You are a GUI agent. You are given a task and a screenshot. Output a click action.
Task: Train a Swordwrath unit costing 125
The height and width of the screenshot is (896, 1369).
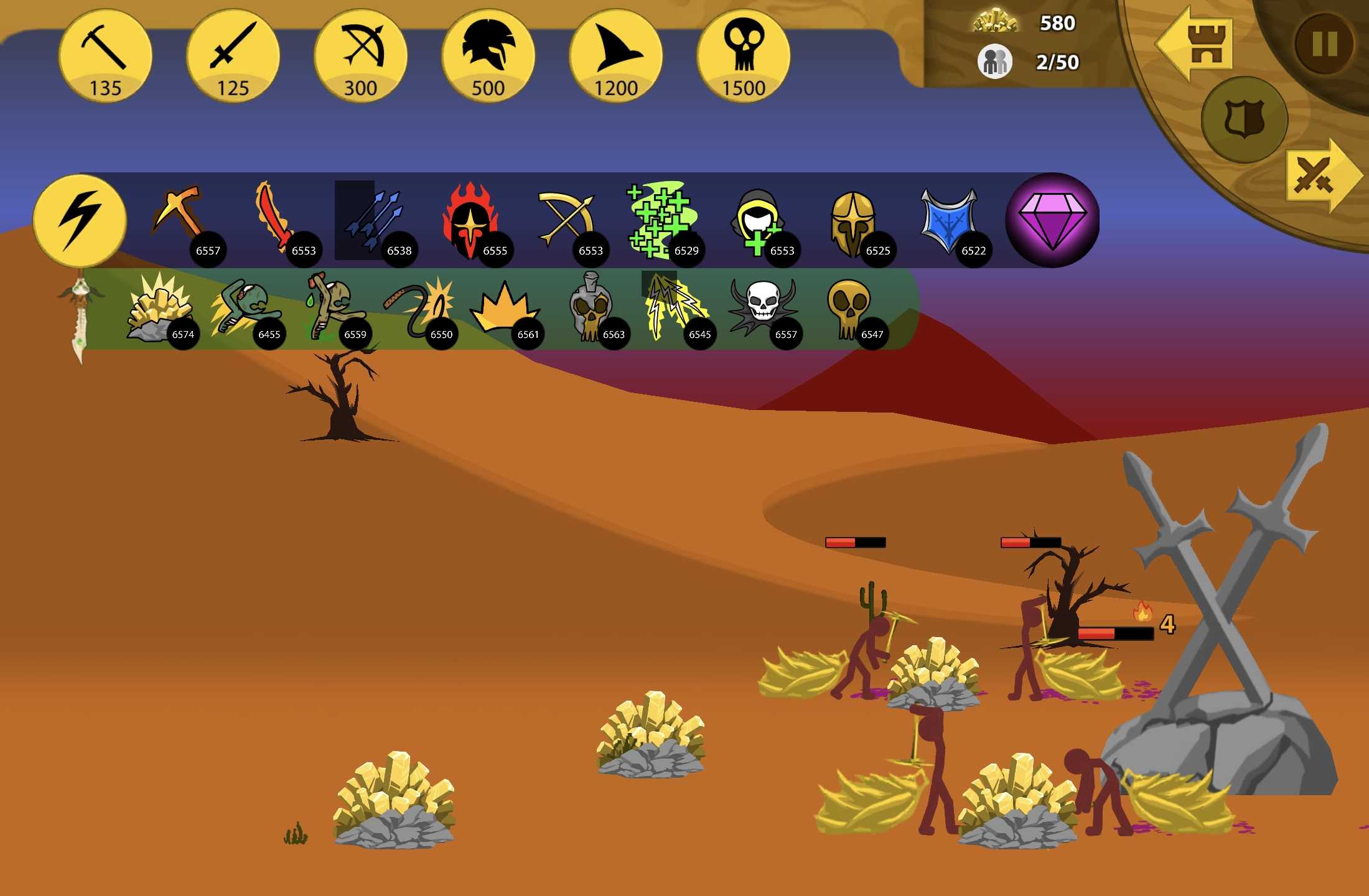point(233,56)
